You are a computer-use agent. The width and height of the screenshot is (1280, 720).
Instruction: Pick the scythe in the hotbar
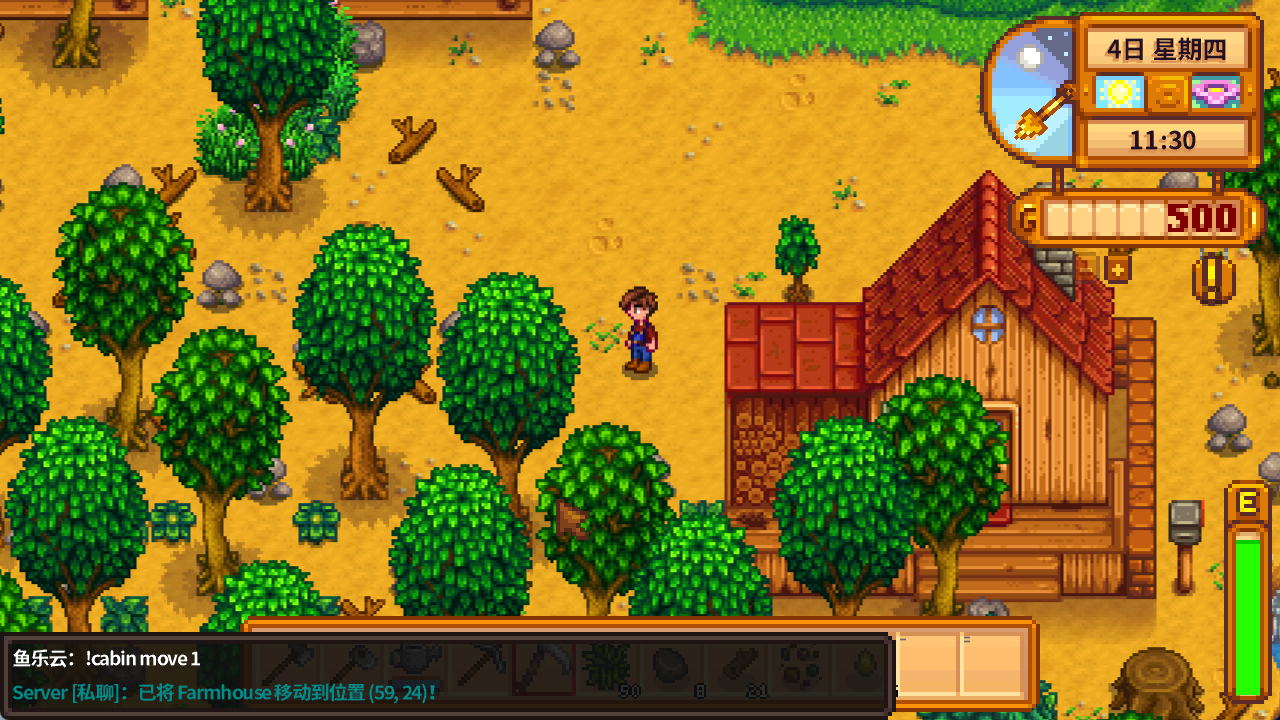click(x=543, y=665)
